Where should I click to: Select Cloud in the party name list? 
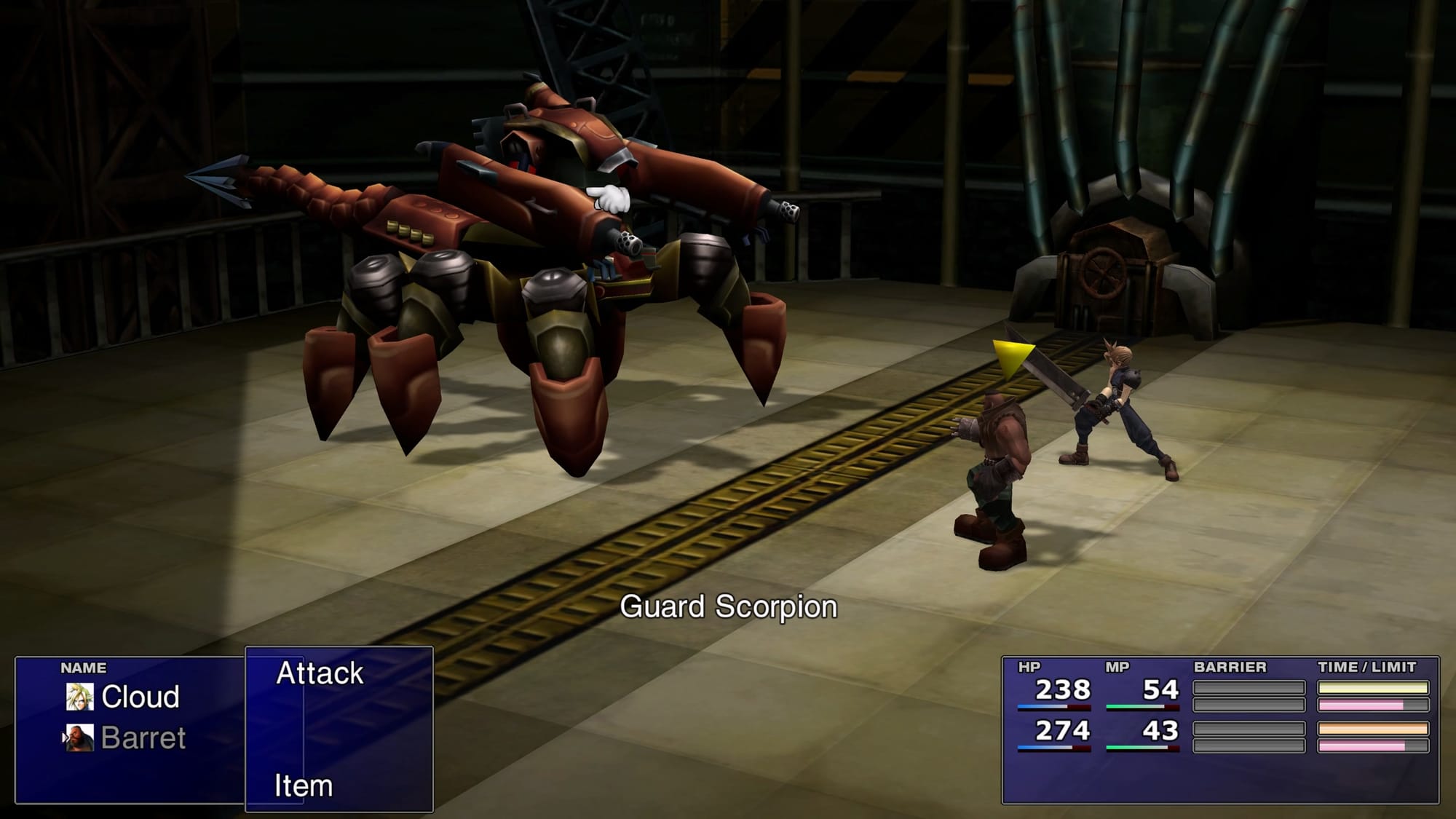(x=140, y=697)
